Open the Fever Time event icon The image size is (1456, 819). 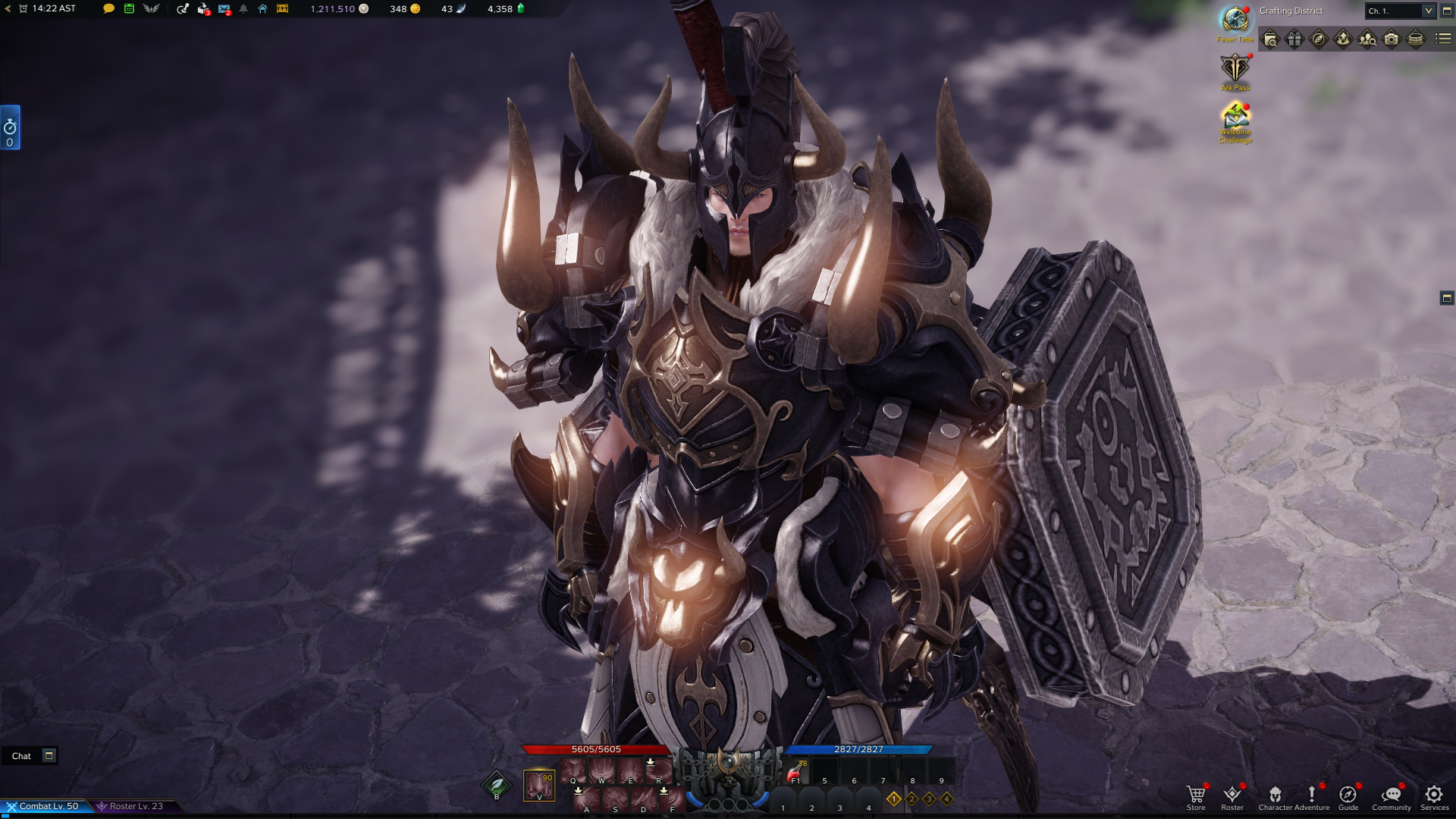coord(1233,17)
